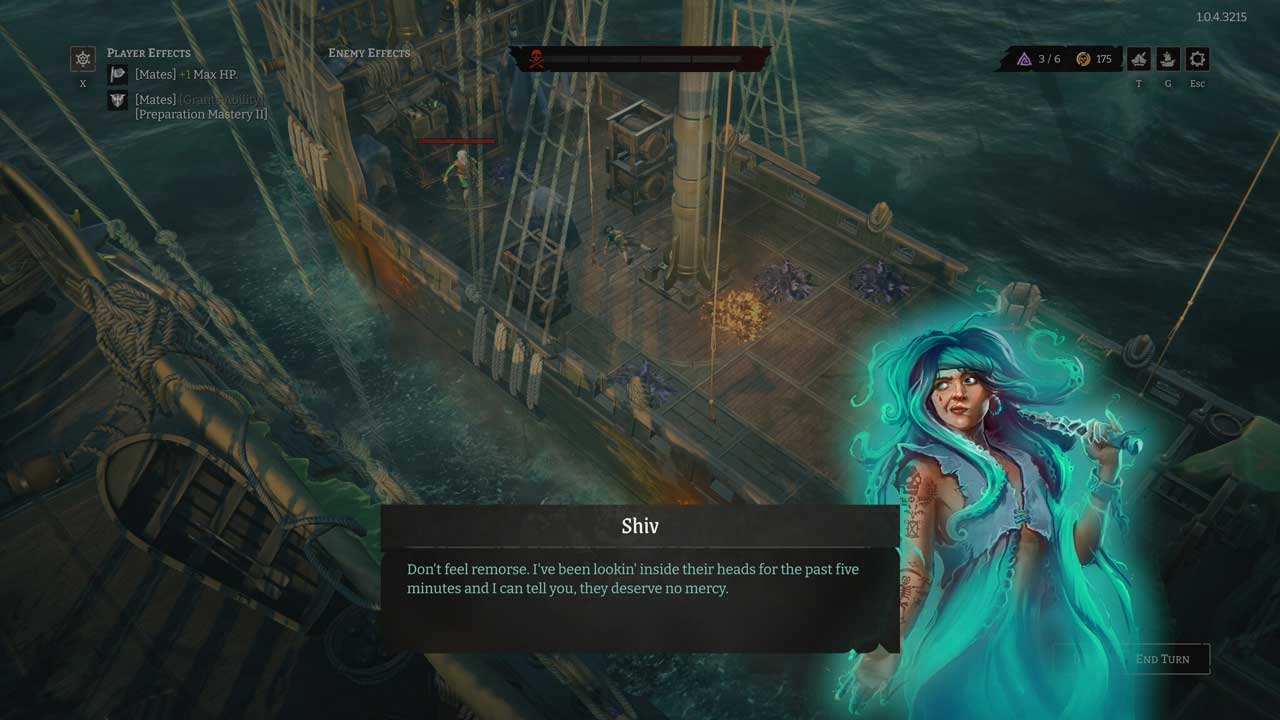Click the two-ships icon button
Image resolution: width=1280 pixels, height=720 pixels.
(1139, 59)
